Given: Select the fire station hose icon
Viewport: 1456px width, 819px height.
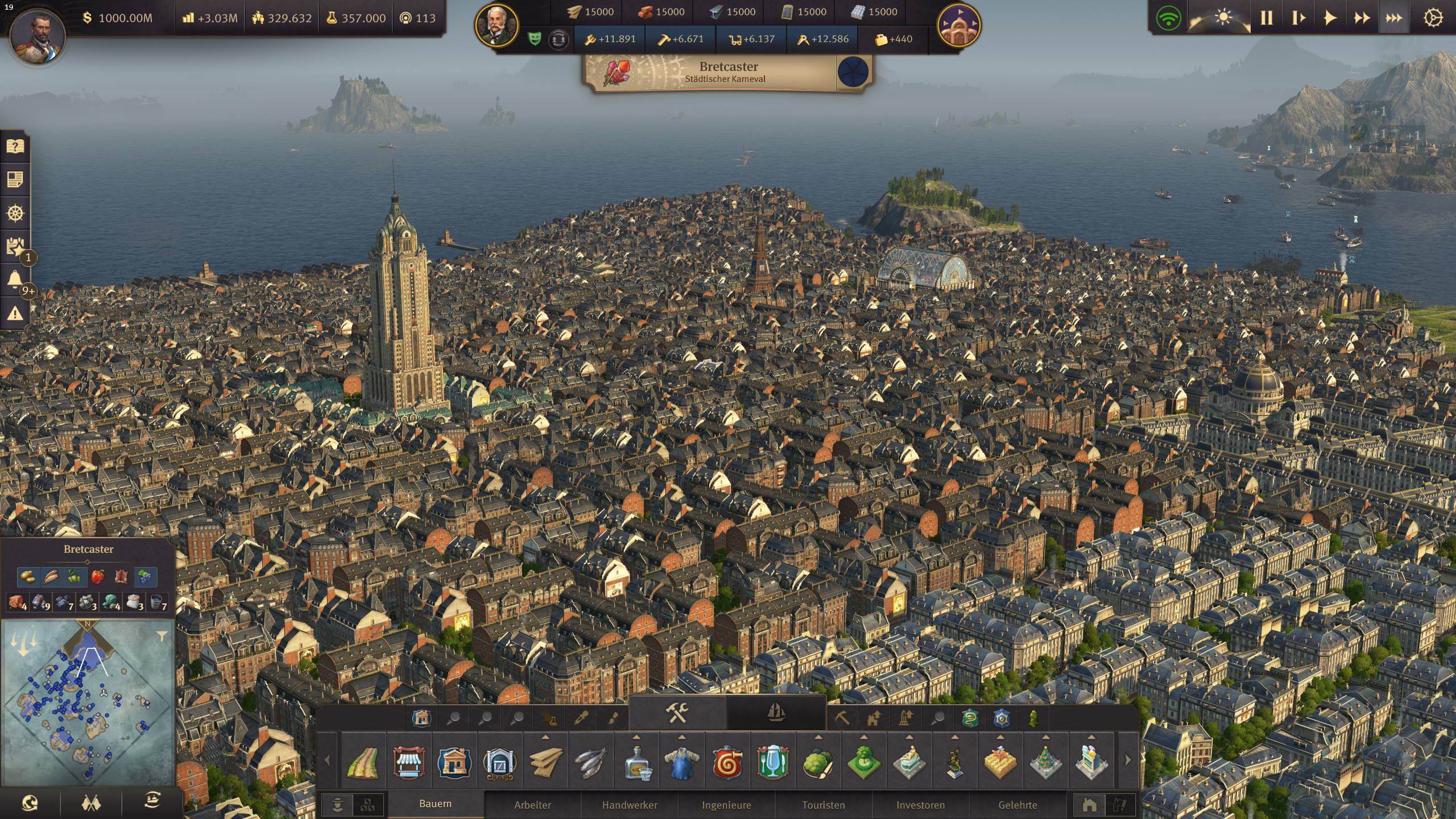Looking at the screenshot, I should (727, 761).
